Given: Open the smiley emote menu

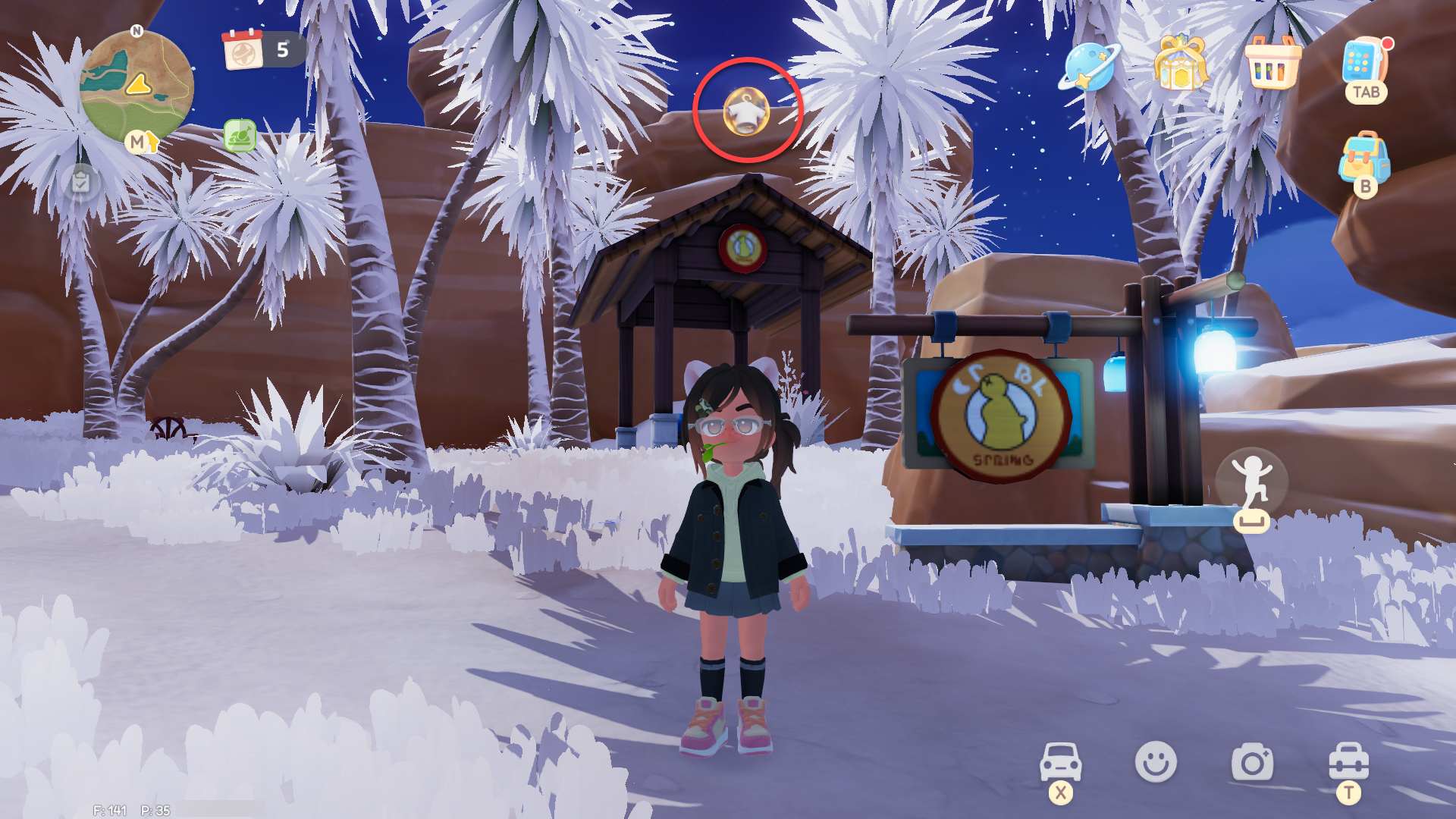Looking at the screenshot, I should (1156, 761).
